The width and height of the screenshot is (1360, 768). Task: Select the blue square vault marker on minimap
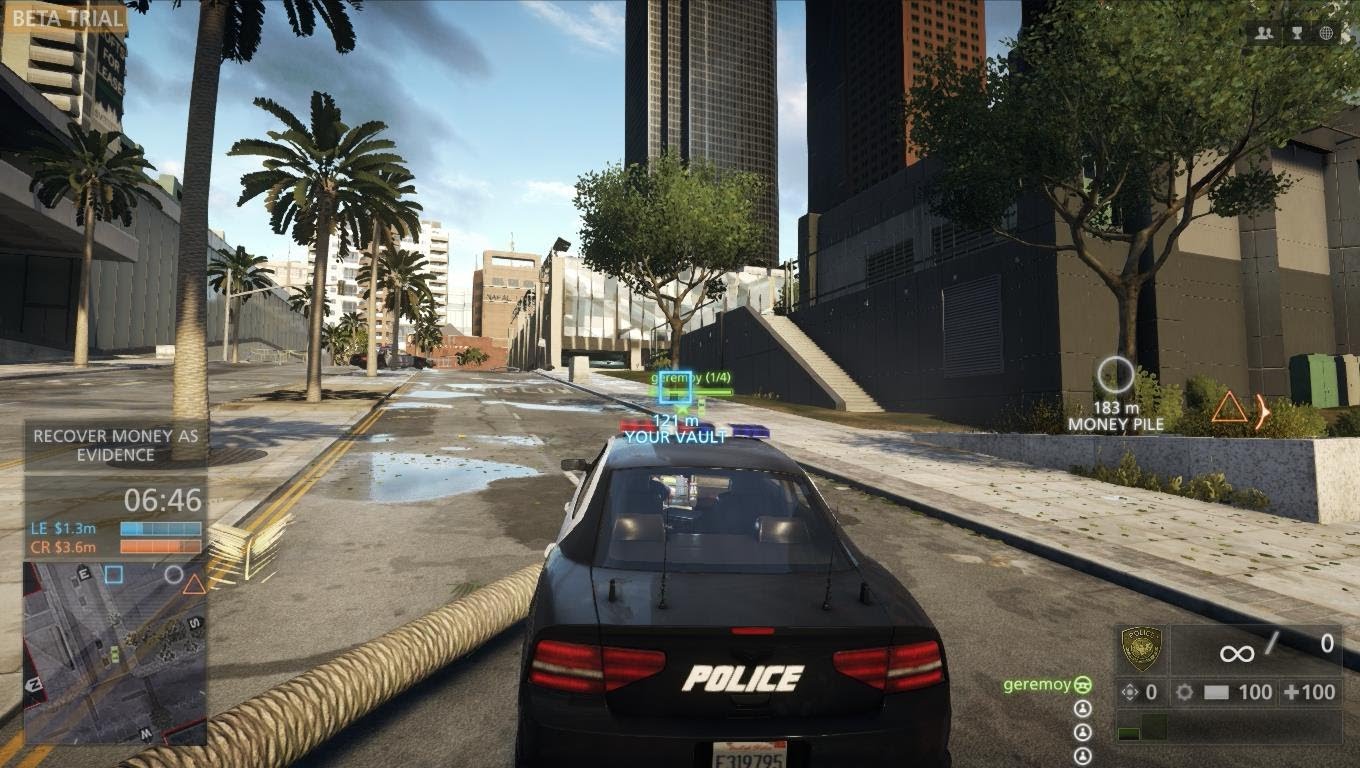114,574
